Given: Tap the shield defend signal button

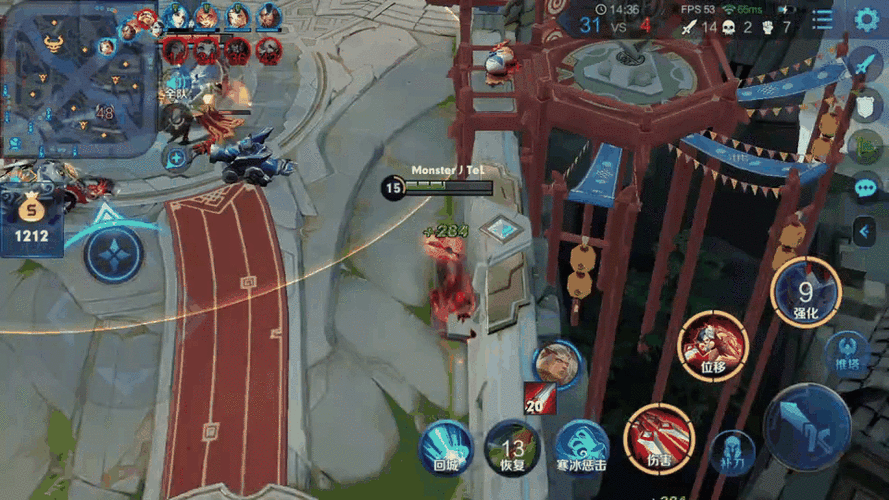Looking at the screenshot, I should [865, 107].
